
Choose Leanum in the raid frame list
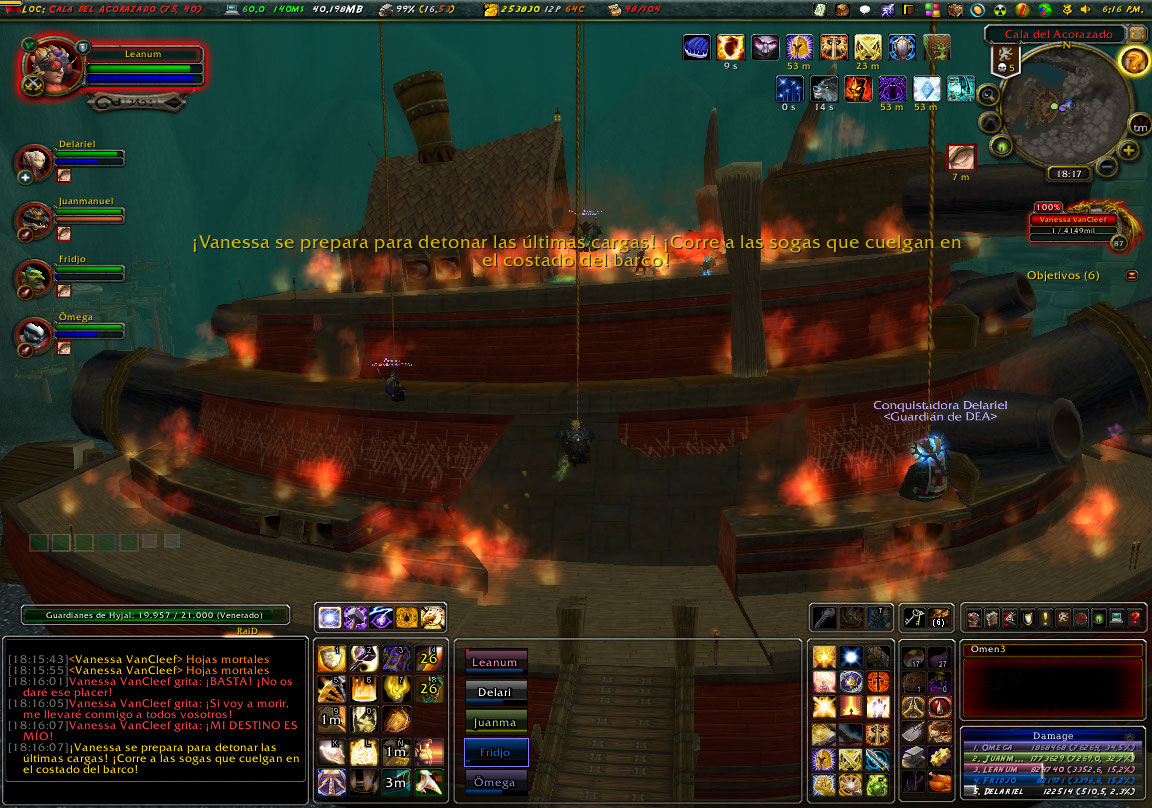coord(496,662)
